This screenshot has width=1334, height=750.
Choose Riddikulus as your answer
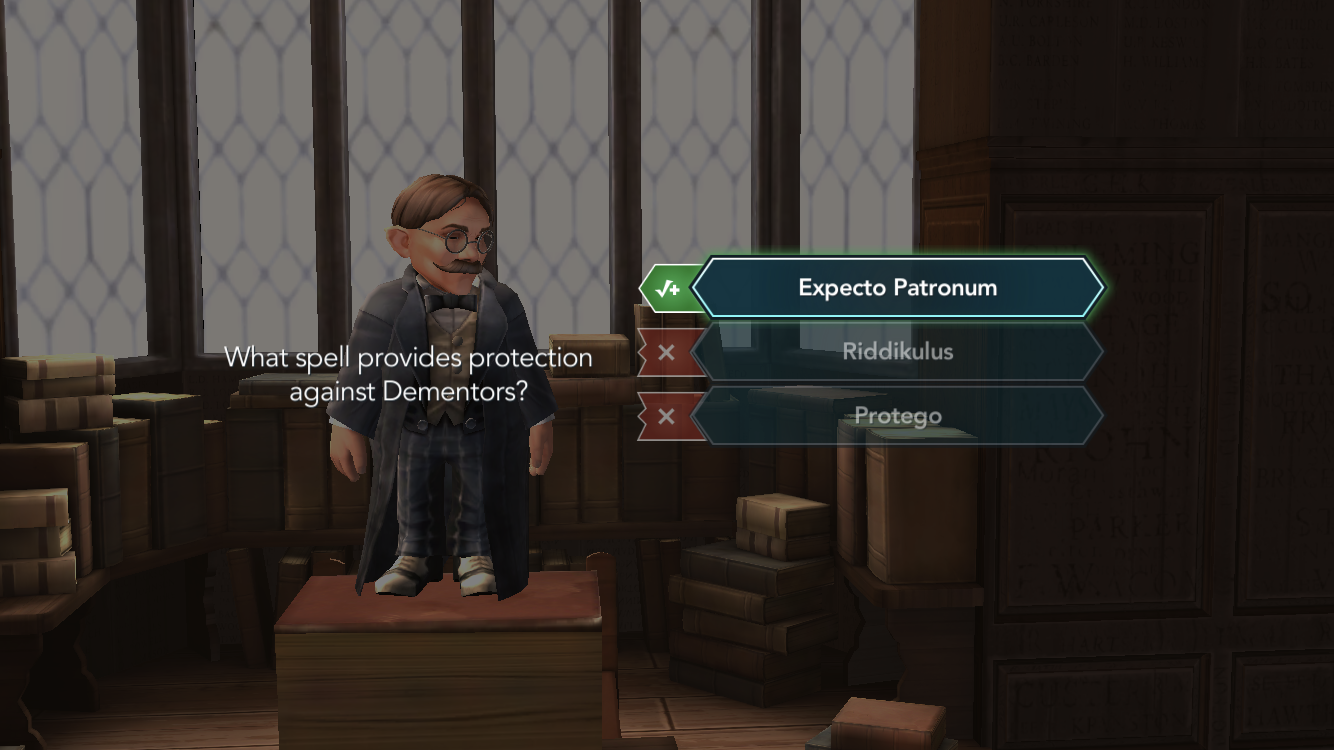tap(896, 351)
